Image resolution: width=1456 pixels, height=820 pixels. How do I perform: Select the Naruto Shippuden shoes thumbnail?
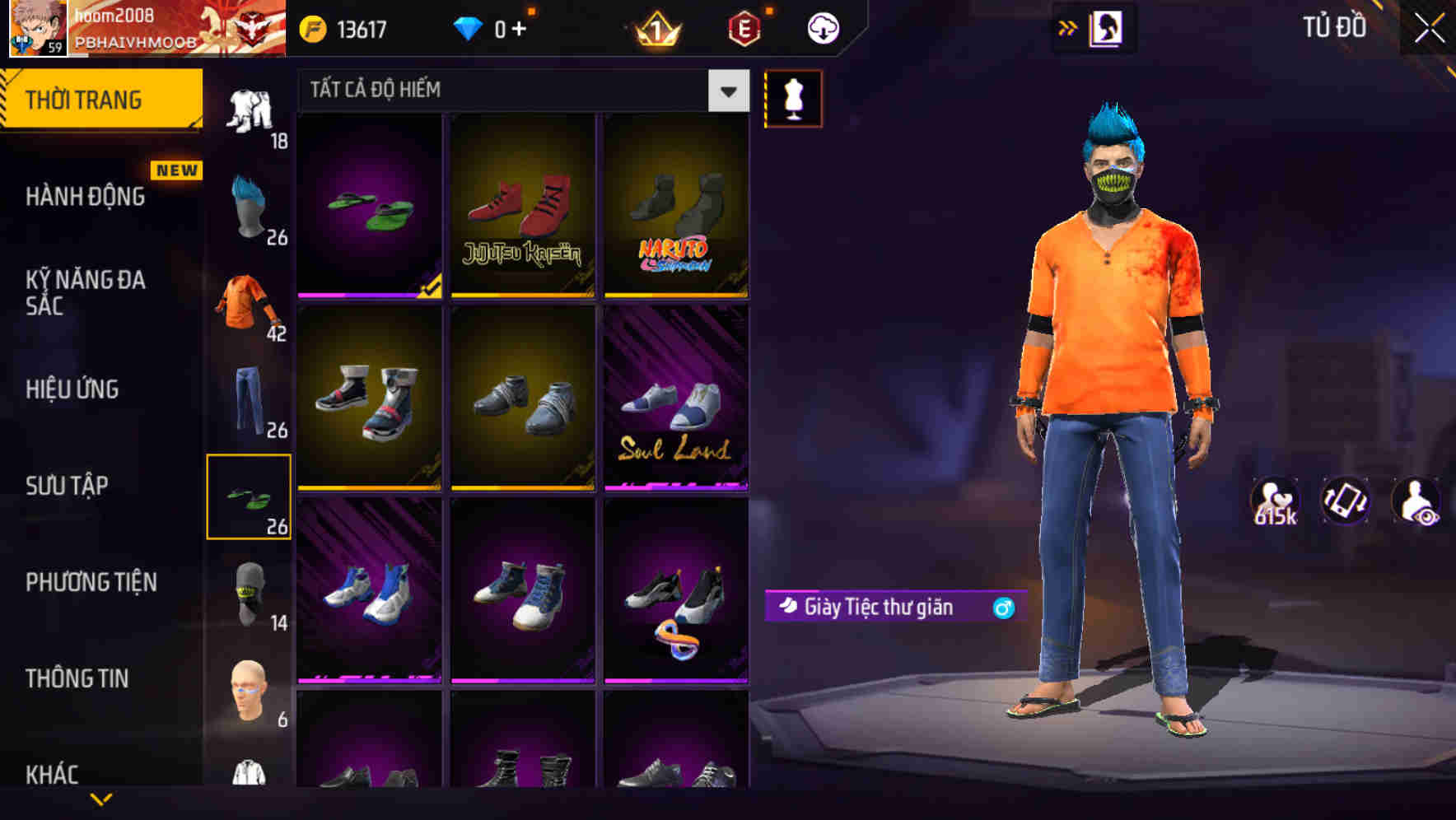677,206
